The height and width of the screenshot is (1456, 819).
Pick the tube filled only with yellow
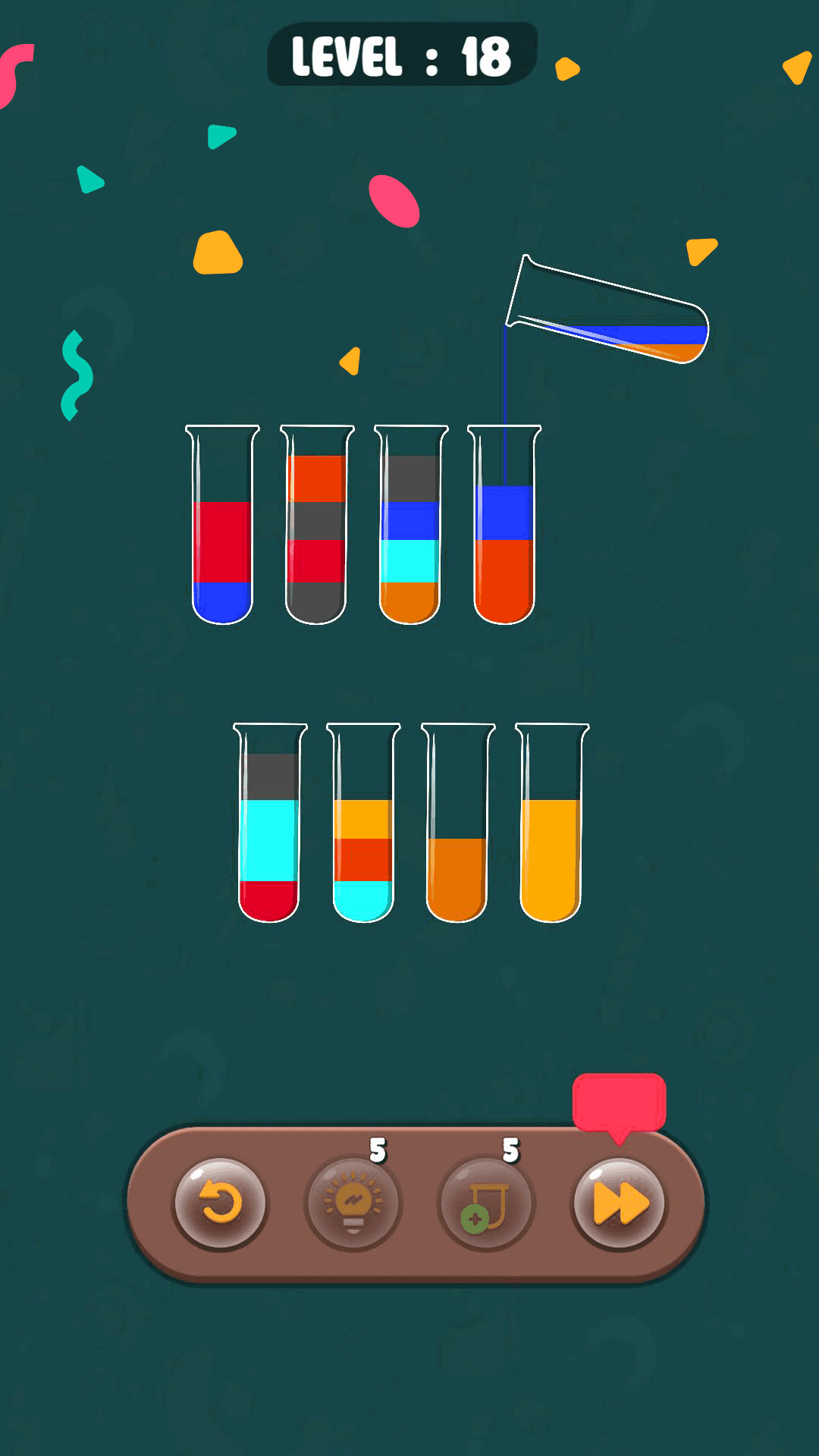pos(551,823)
